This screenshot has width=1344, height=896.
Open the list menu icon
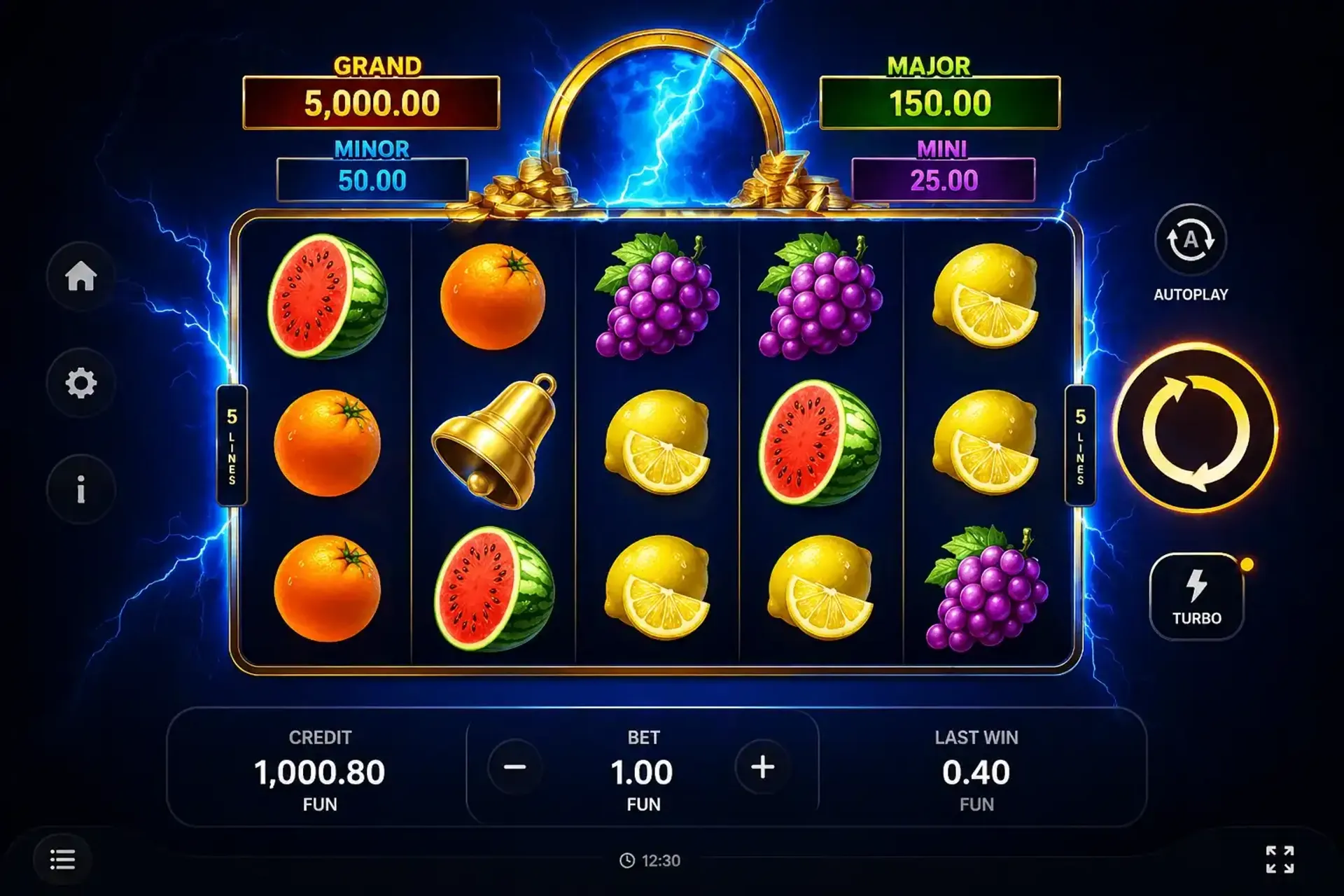click(62, 860)
